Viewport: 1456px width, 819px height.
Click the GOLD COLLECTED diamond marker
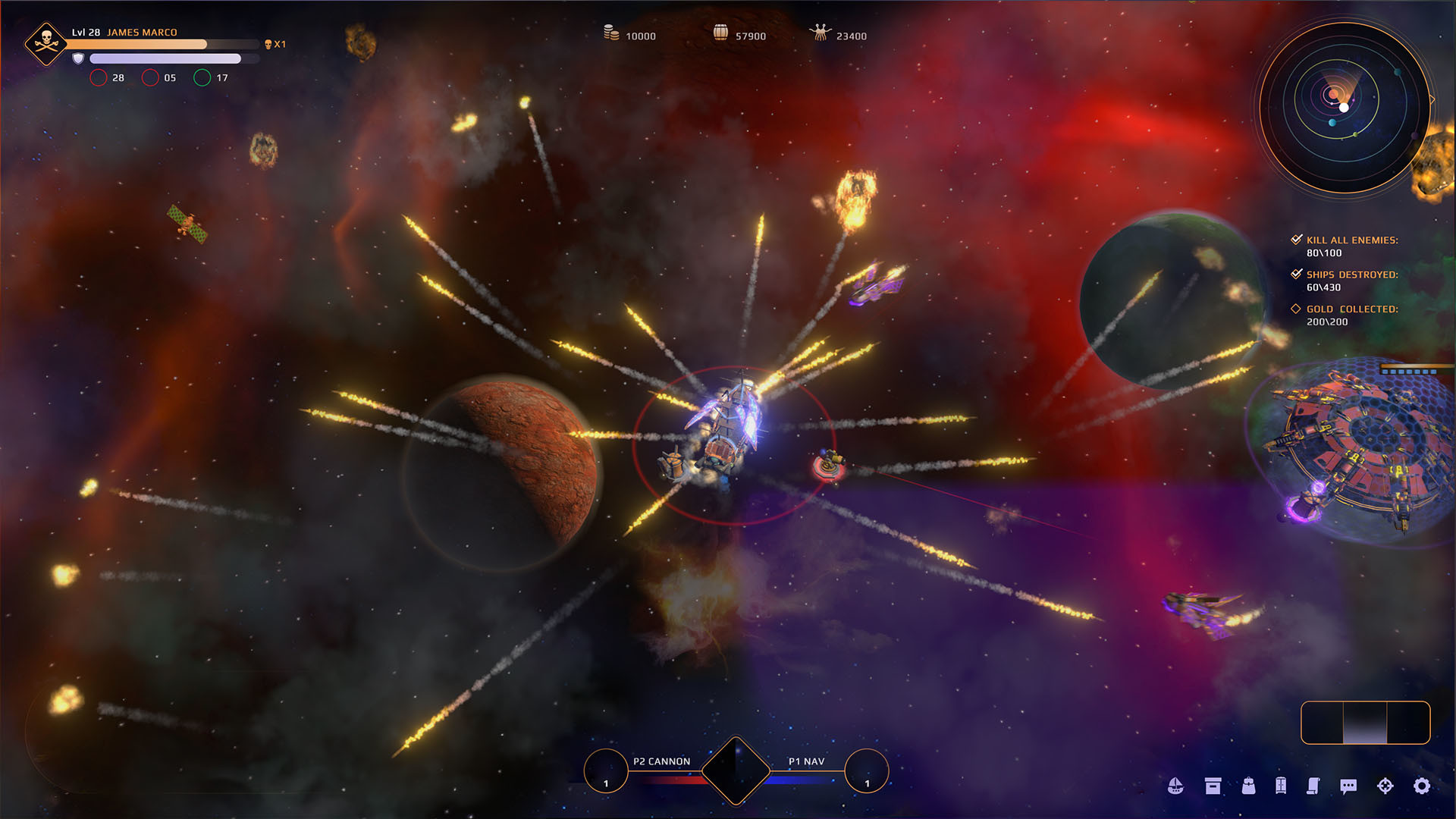(x=1294, y=309)
